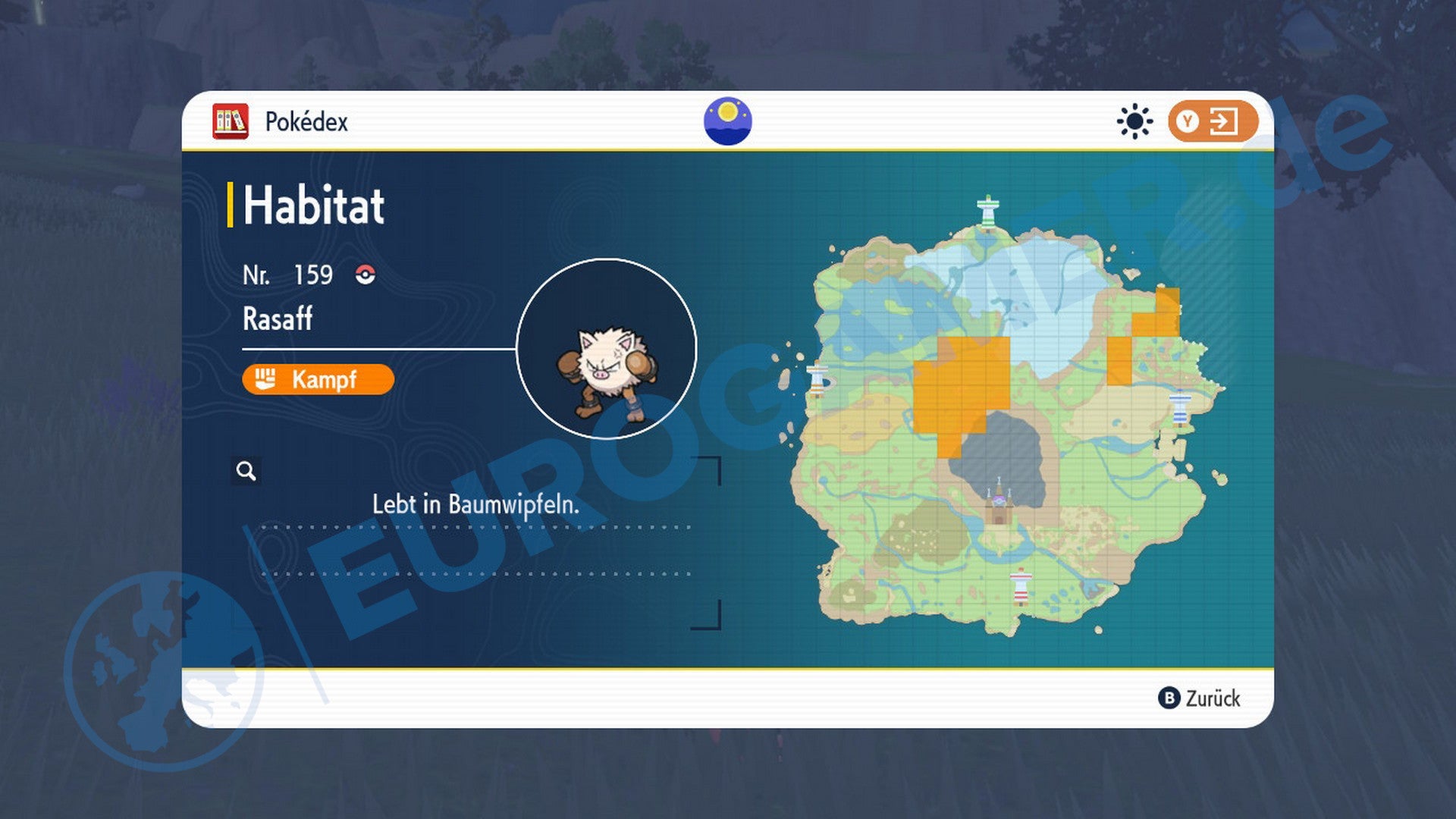Click the magnifying glass search icon

[247, 472]
